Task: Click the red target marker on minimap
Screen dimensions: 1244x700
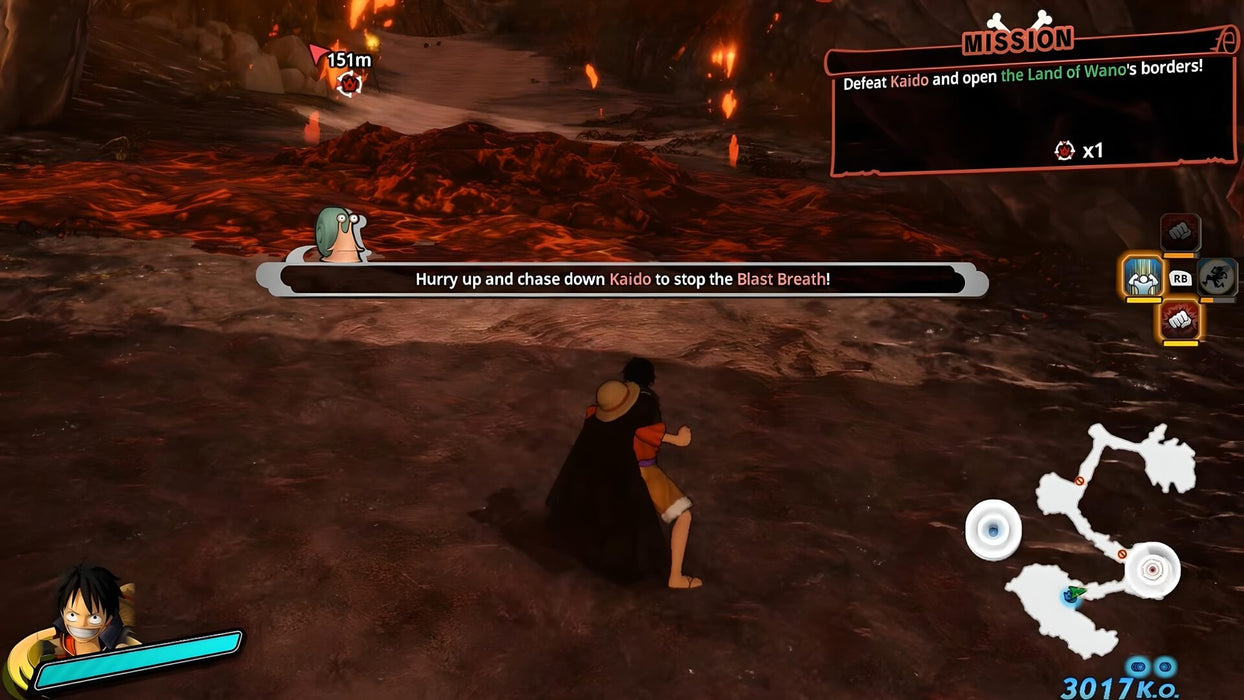Action: point(1152,570)
